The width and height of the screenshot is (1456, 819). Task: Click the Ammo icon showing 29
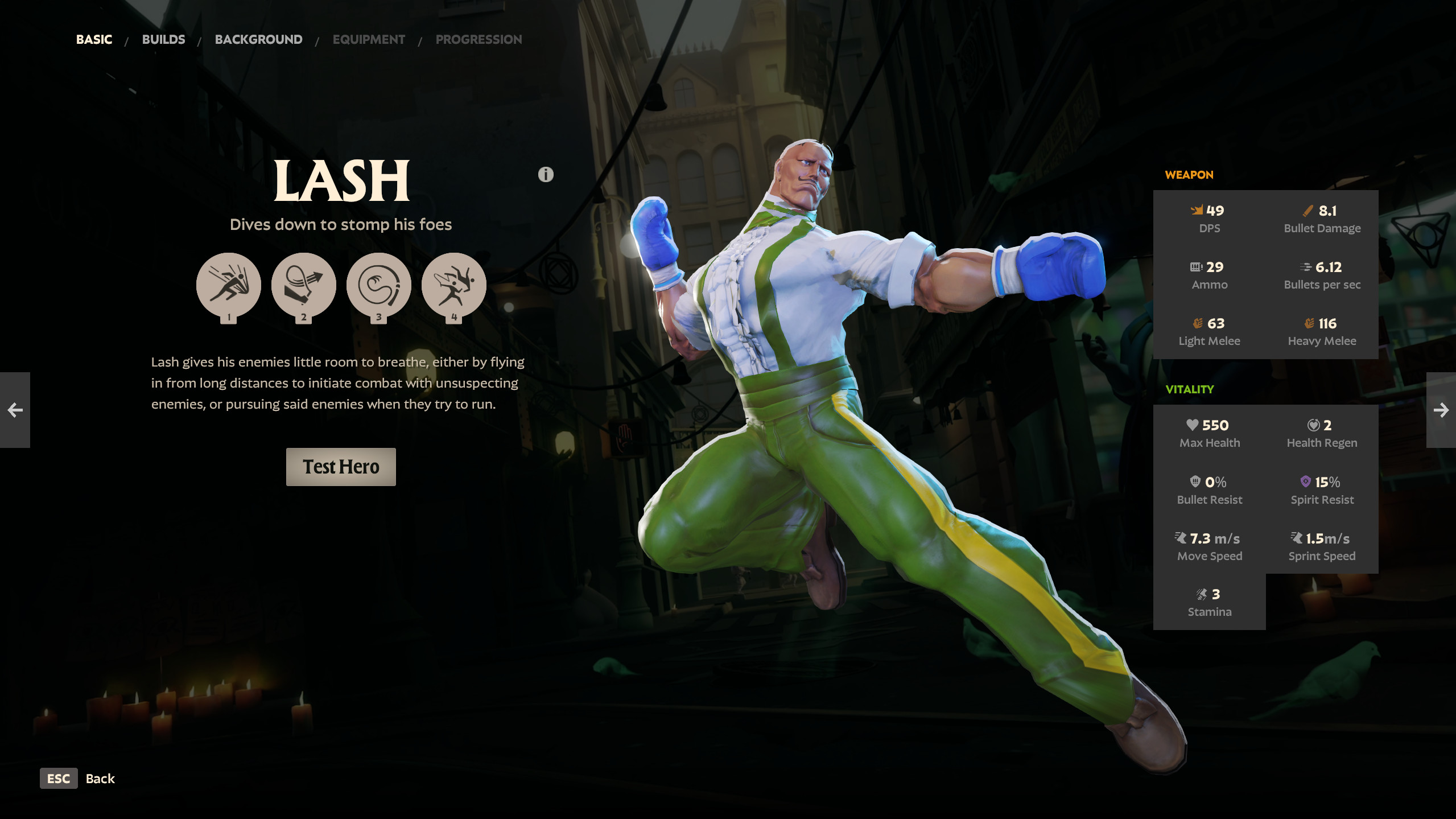coord(1195,266)
